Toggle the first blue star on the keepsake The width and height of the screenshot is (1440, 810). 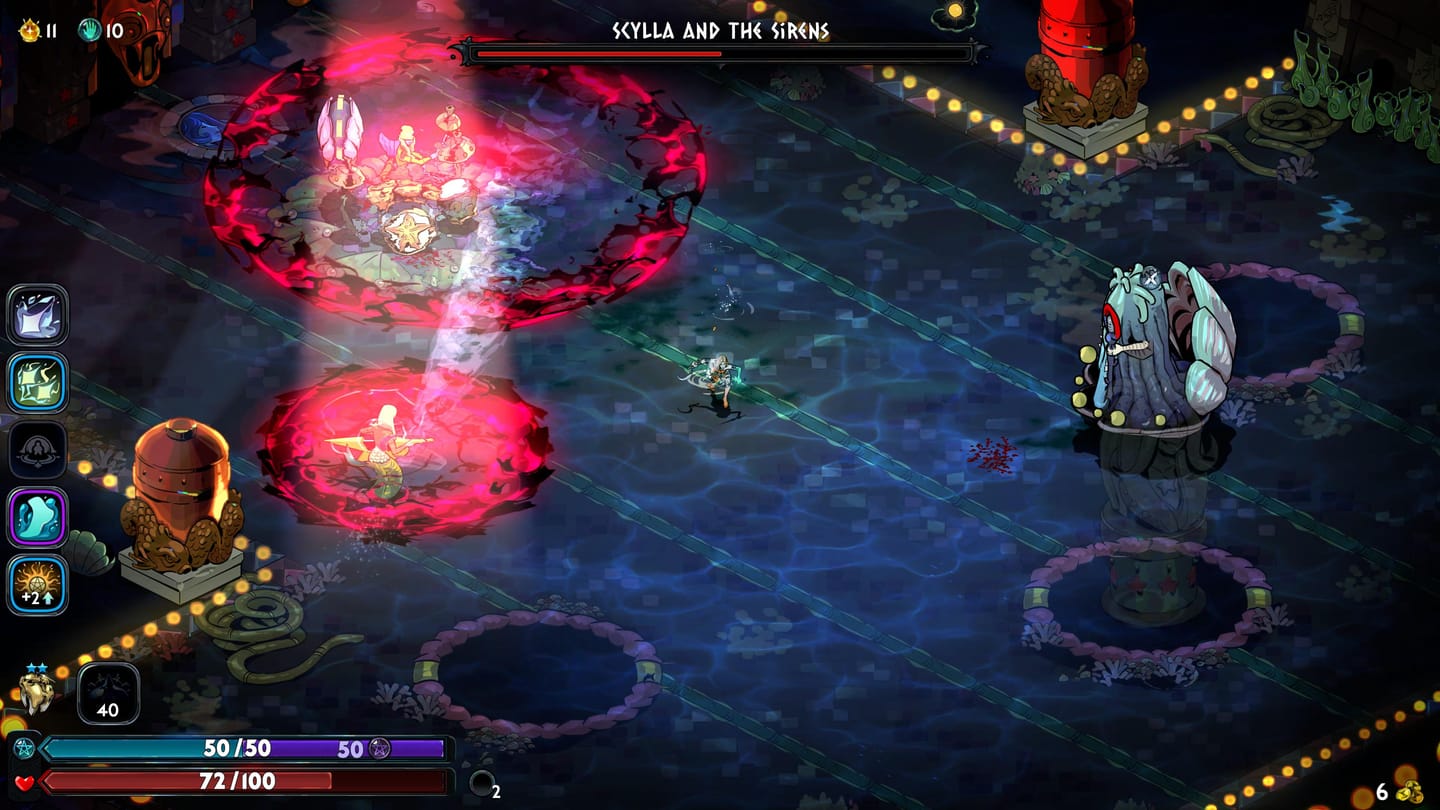[32, 667]
